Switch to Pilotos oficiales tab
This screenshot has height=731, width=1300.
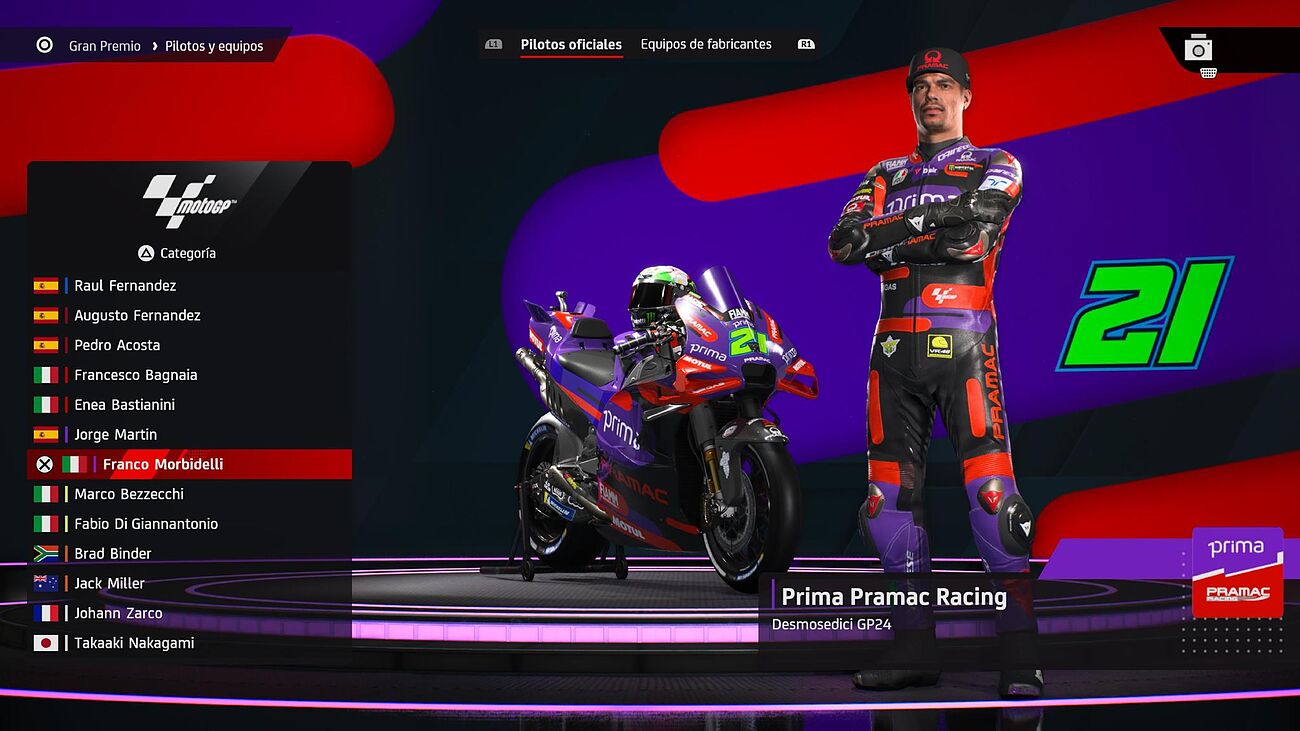(571, 45)
